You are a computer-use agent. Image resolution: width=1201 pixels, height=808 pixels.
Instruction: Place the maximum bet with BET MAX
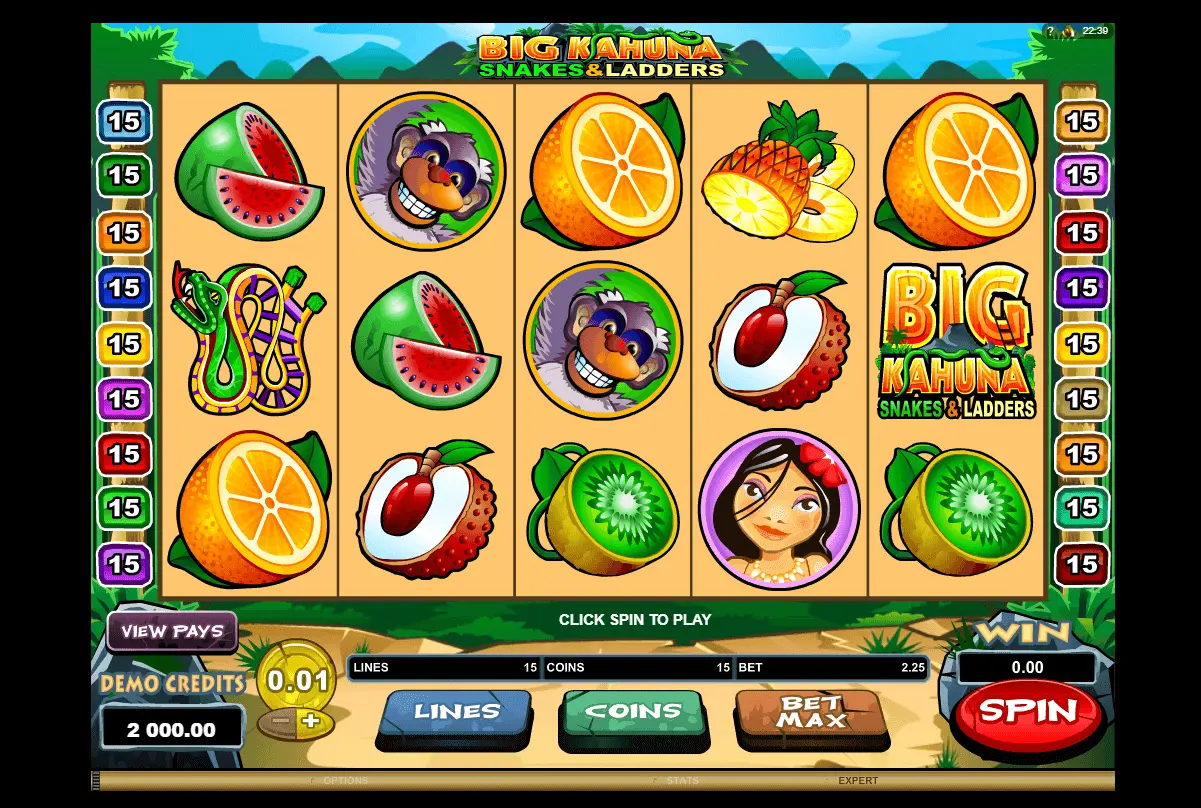pyautogui.click(x=811, y=713)
